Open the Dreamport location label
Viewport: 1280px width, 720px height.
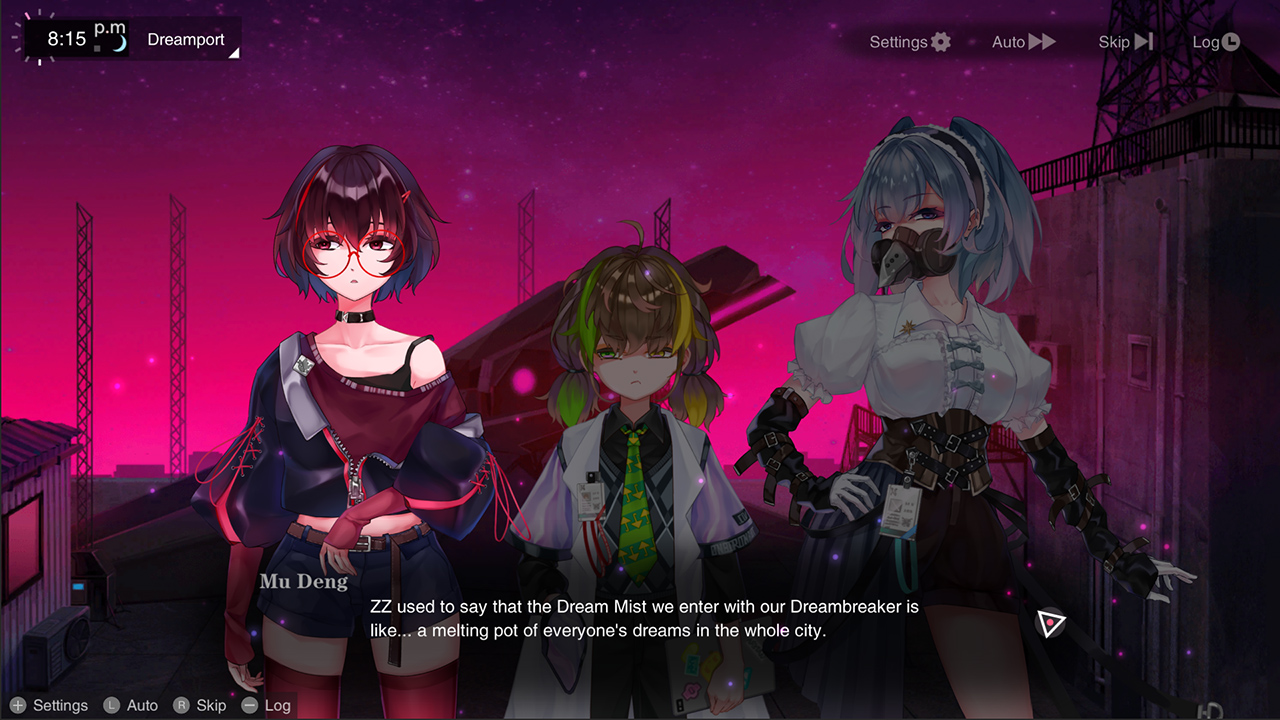point(185,40)
